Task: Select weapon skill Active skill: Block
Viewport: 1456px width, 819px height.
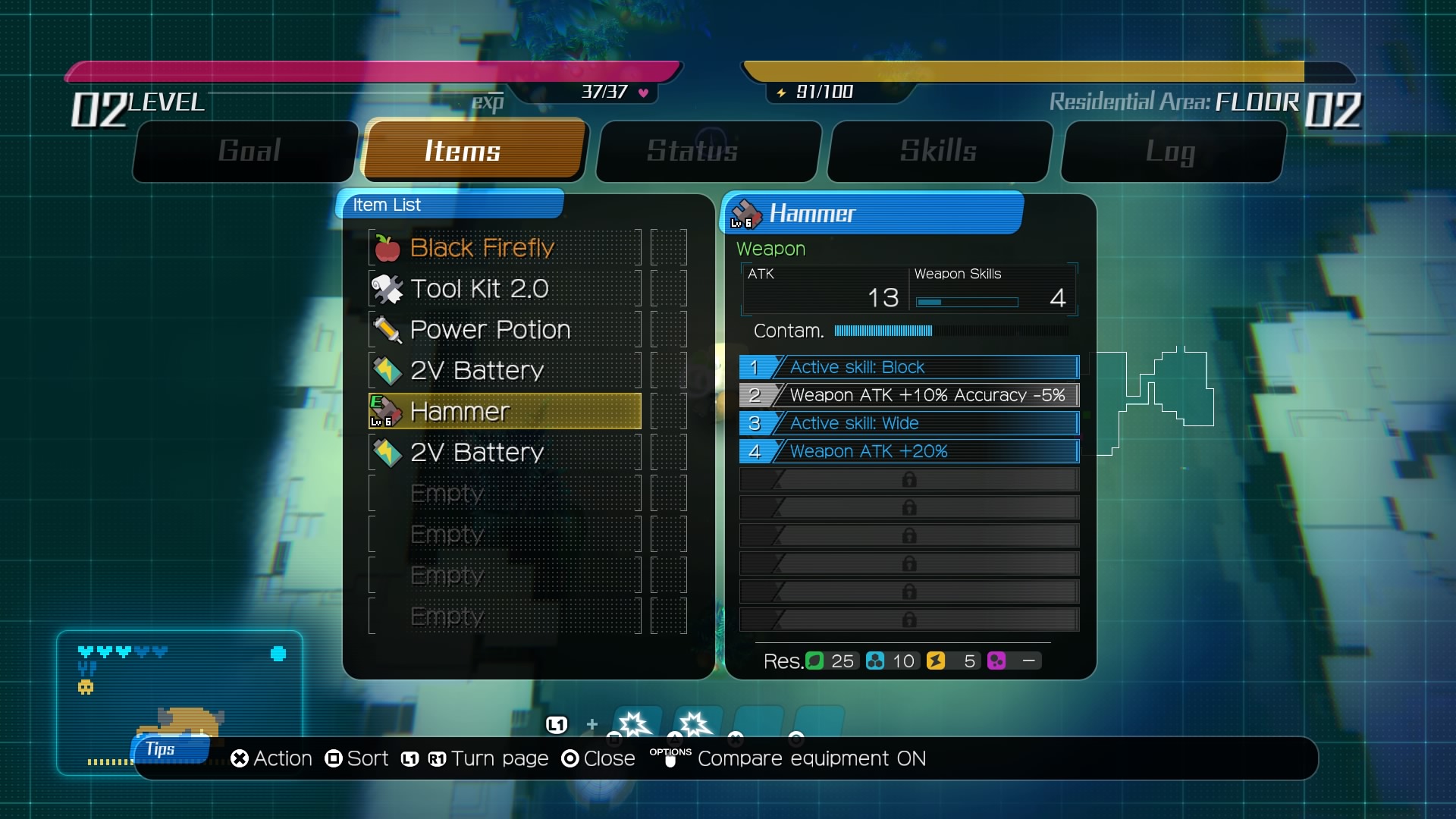Action: click(x=908, y=367)
